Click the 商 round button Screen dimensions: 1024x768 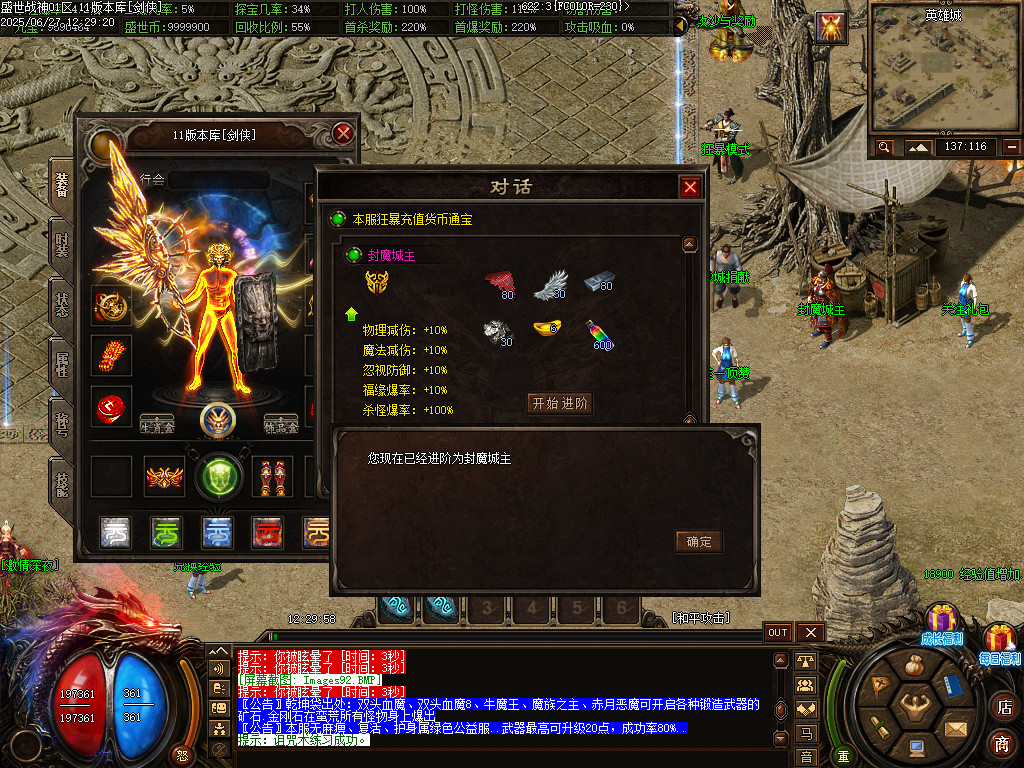(1002, 744)
